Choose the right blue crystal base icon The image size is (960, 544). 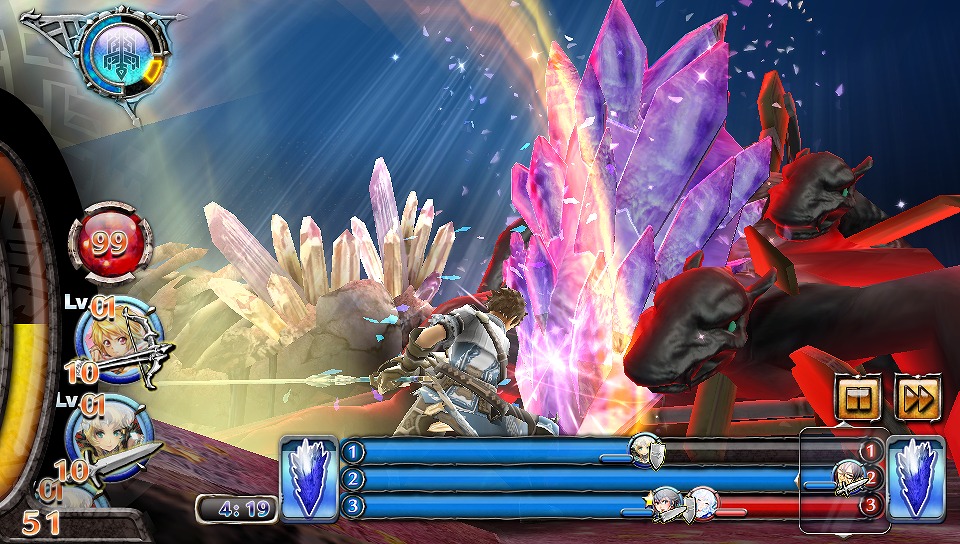916,478
